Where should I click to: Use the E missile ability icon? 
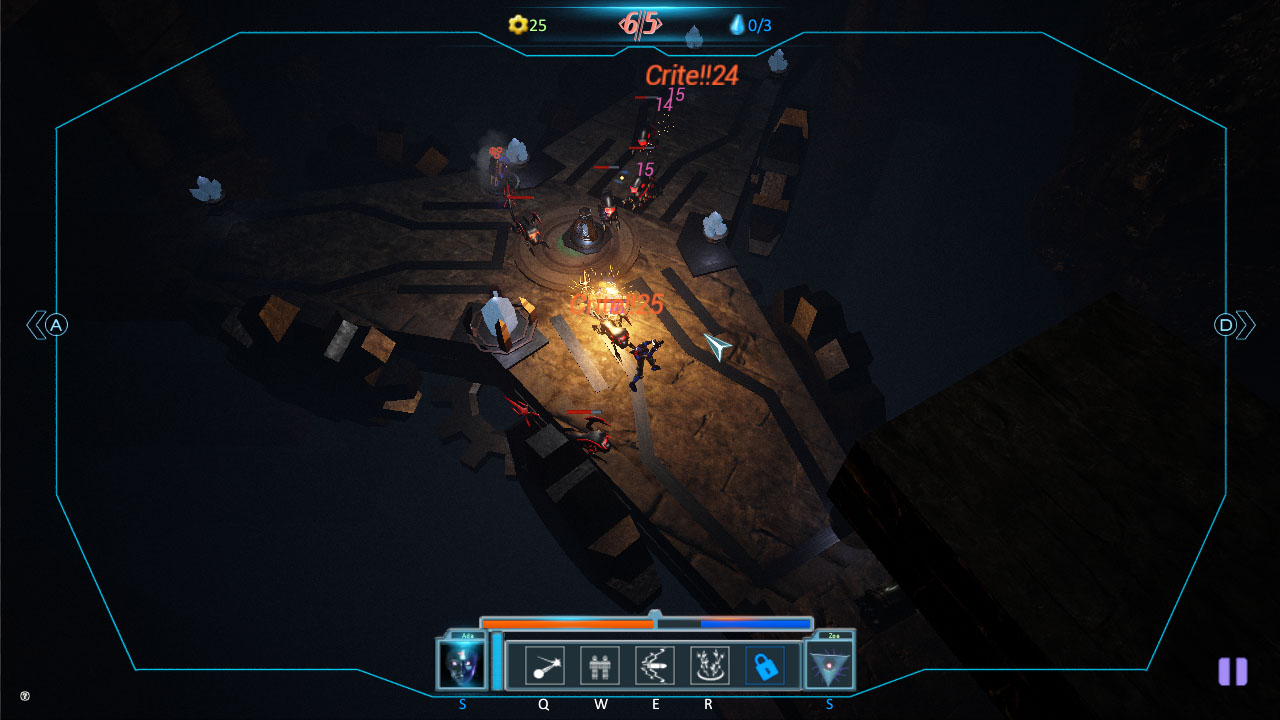(656, 664)
